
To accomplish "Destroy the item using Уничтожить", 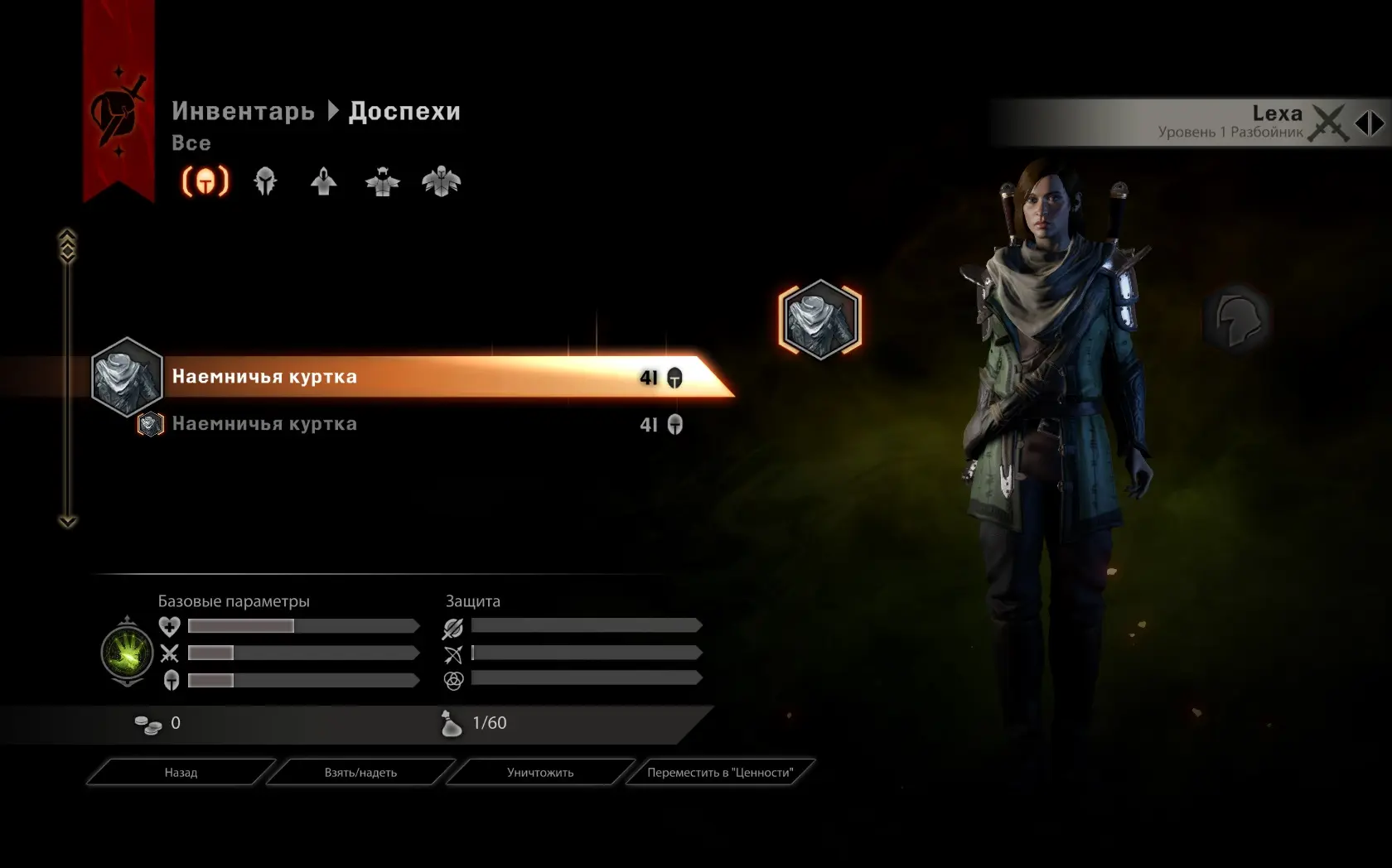I will (540, 772).
